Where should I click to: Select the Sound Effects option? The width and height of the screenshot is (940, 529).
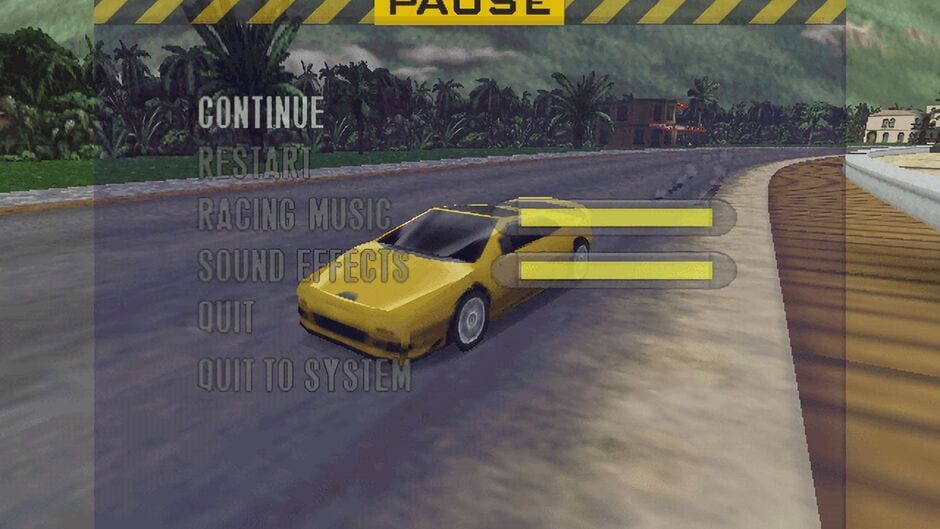[x=303, y=267]
